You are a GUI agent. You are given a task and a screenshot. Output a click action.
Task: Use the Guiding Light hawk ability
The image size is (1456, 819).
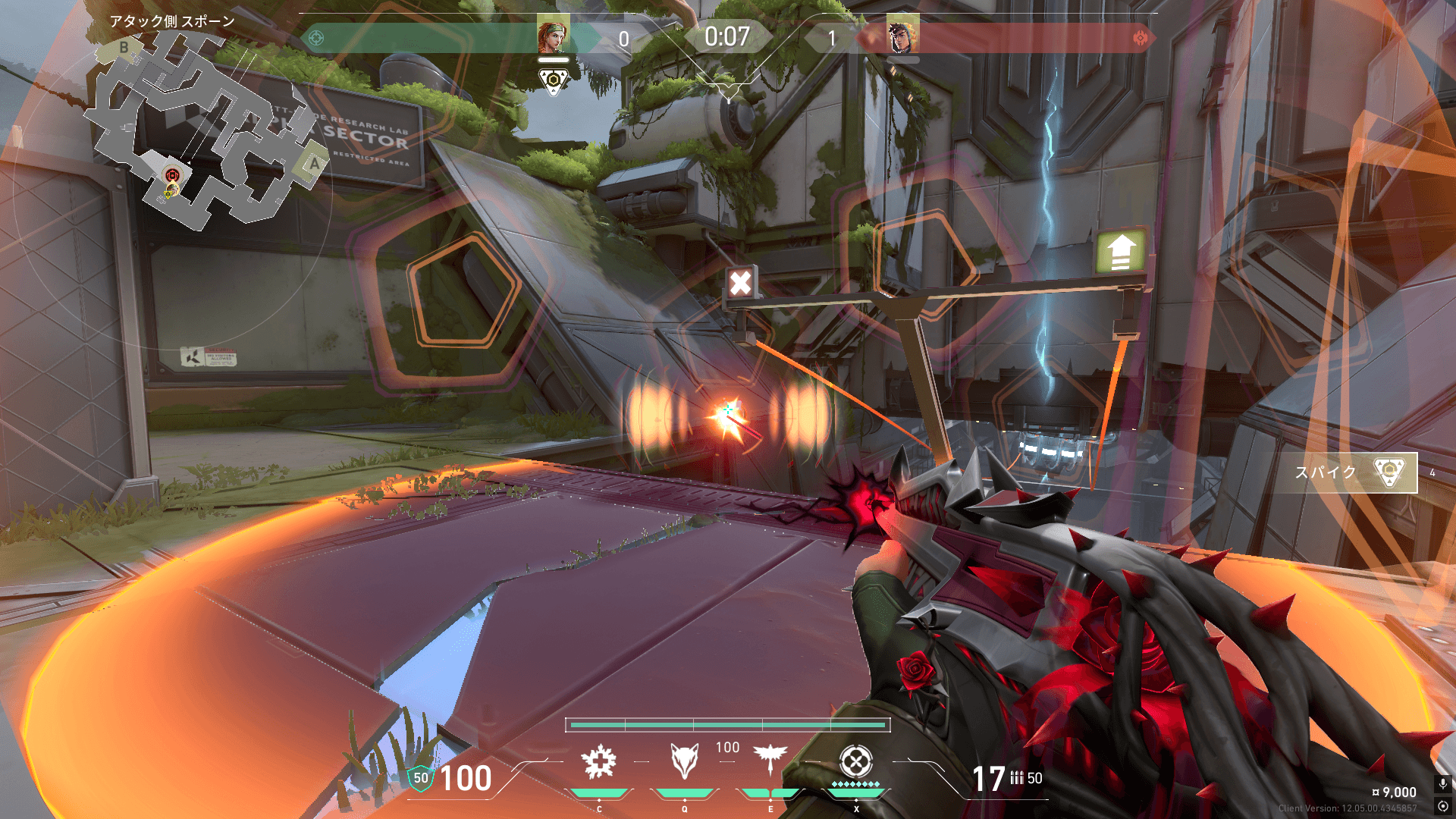click(770, 759)
